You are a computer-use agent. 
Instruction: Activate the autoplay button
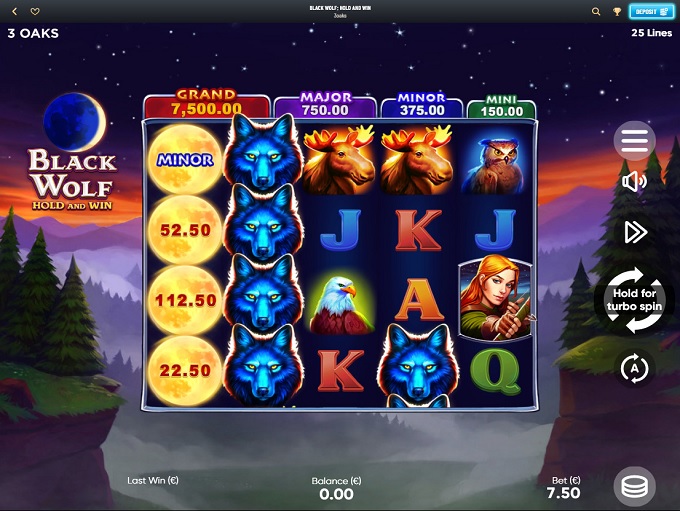click(634, 368)
